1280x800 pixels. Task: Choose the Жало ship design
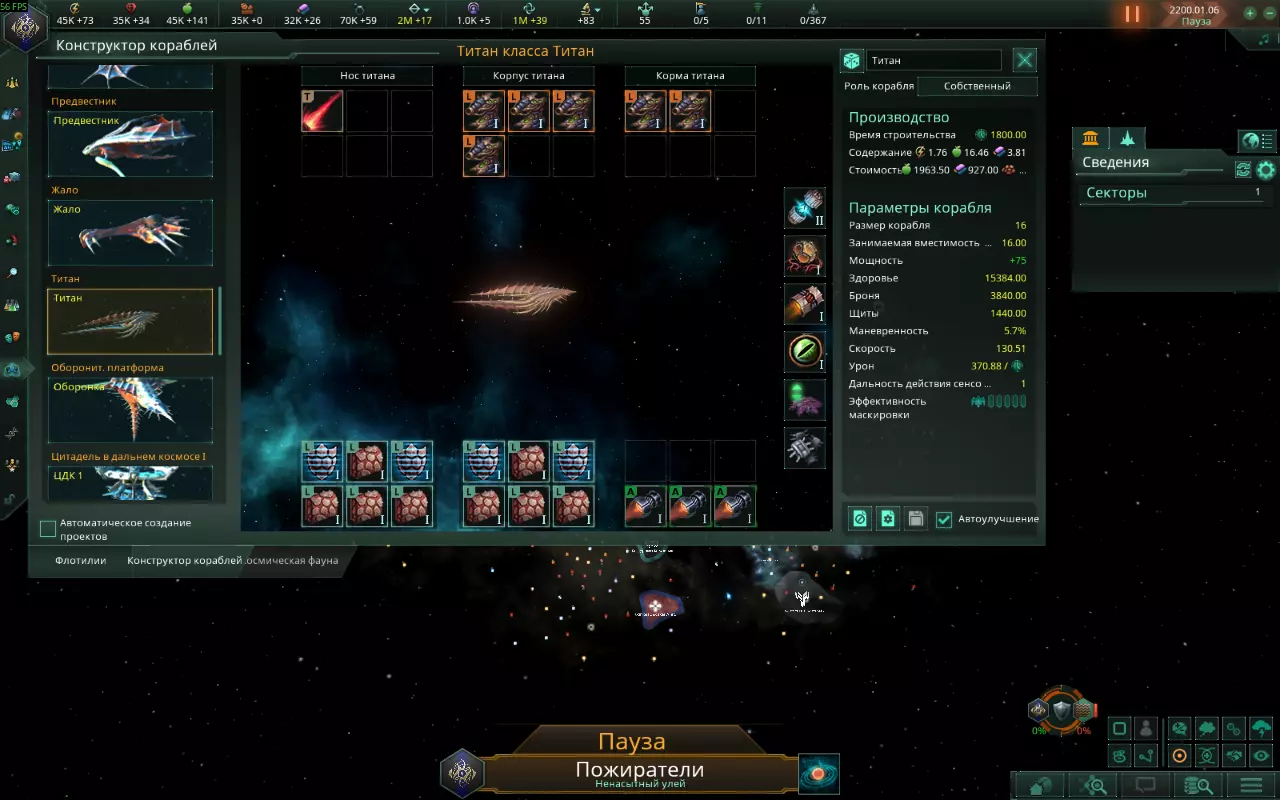pos(130,232)
